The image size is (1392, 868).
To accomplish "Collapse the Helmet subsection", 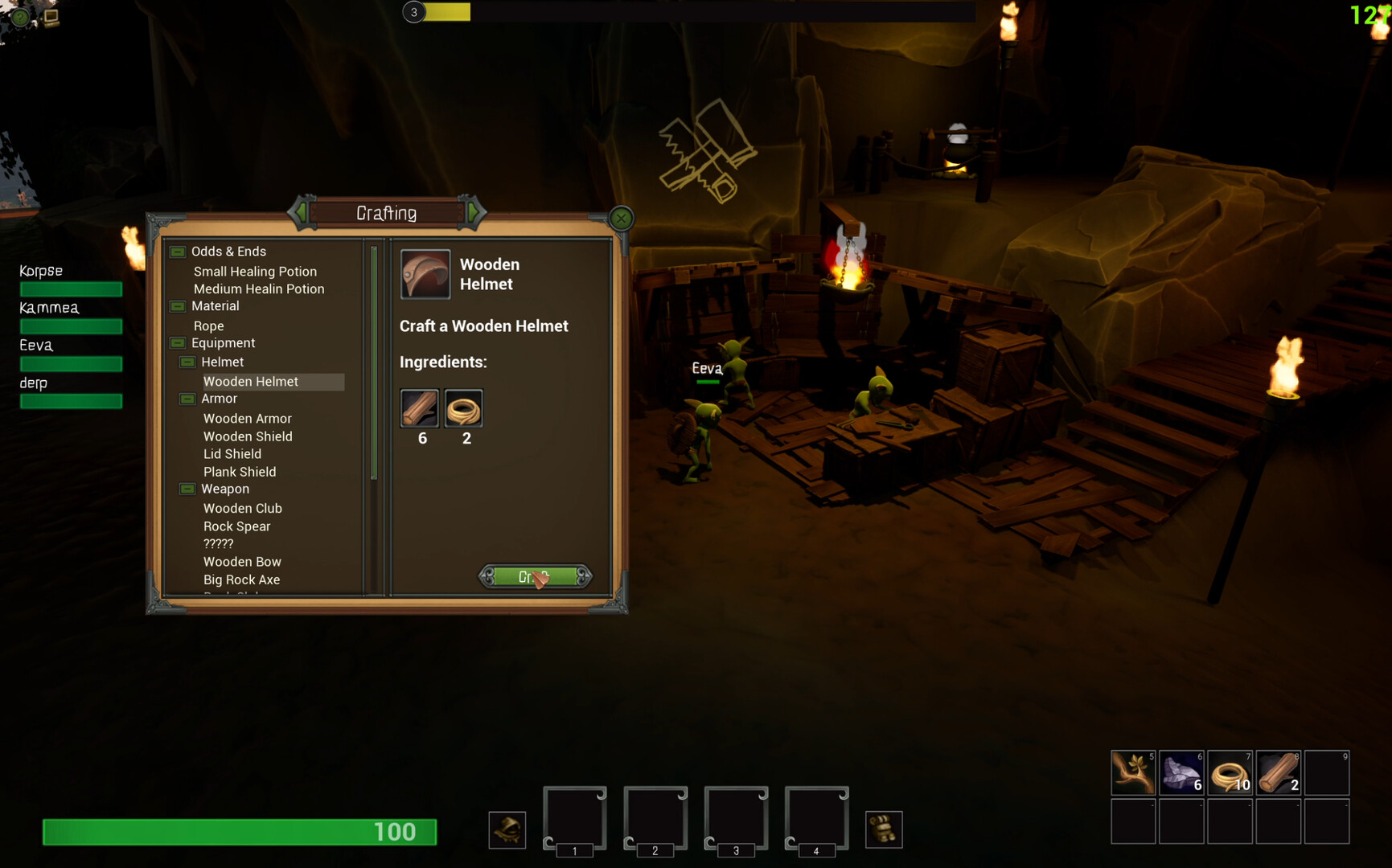I will 187,362.
